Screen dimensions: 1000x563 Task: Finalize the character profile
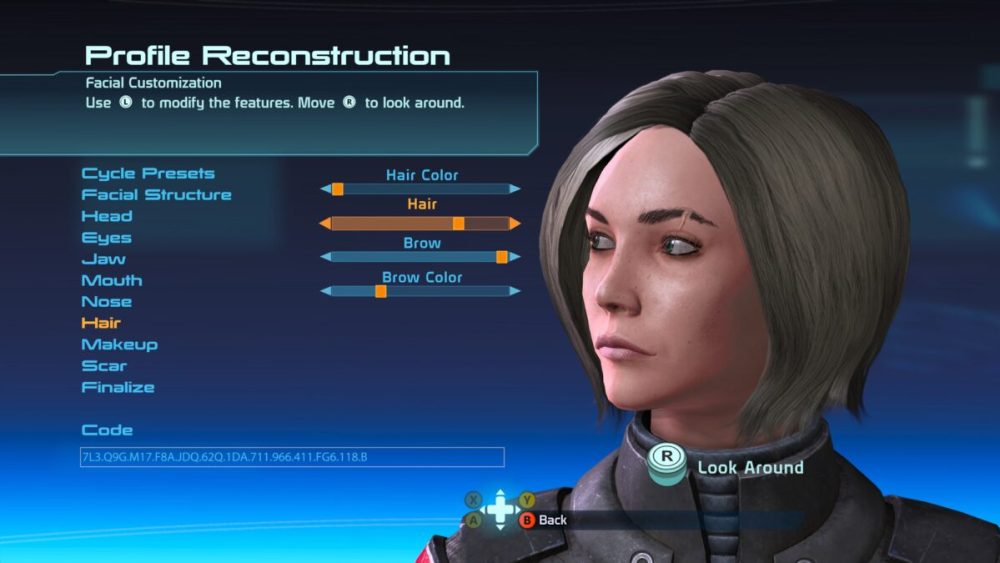click(118, 387)
